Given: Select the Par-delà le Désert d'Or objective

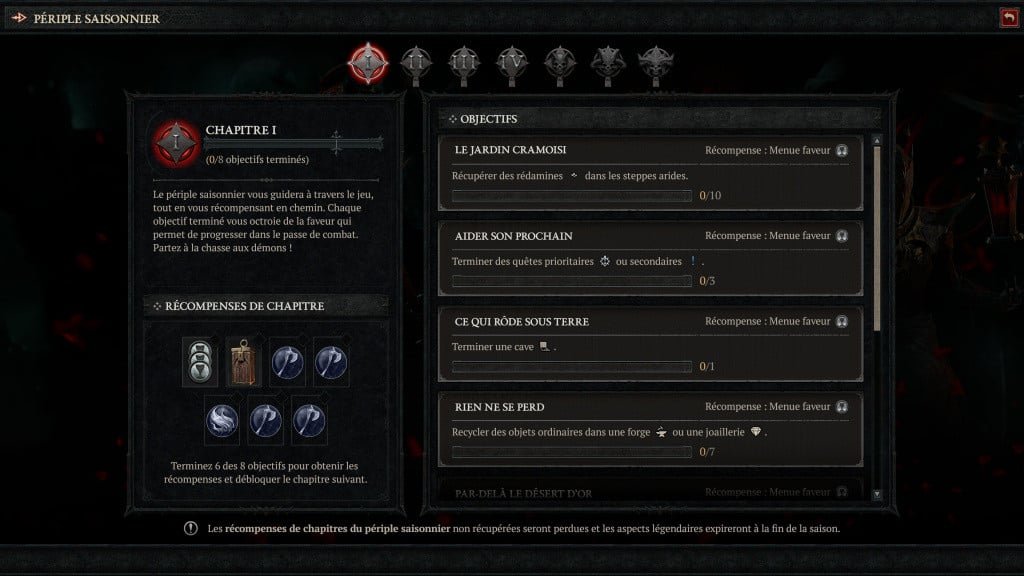Looking at the screenshot, I should (x=650, y=491).
